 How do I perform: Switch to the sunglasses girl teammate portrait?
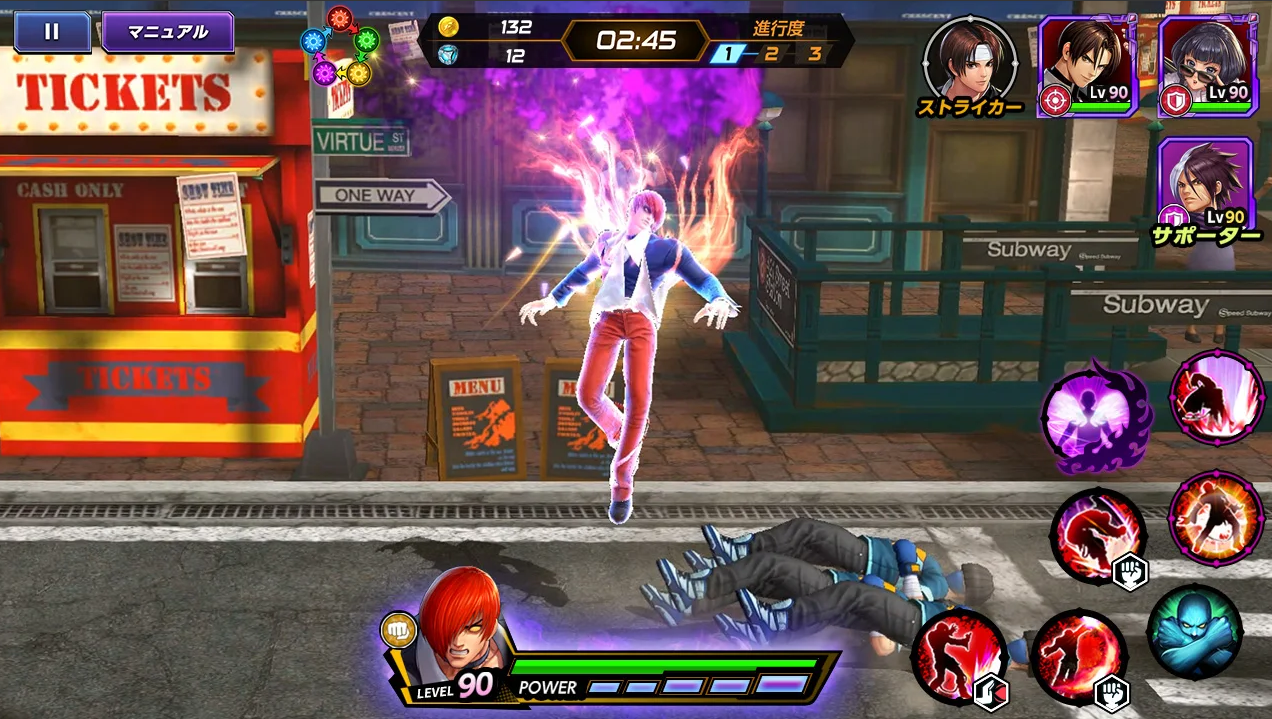[1207, 65]
